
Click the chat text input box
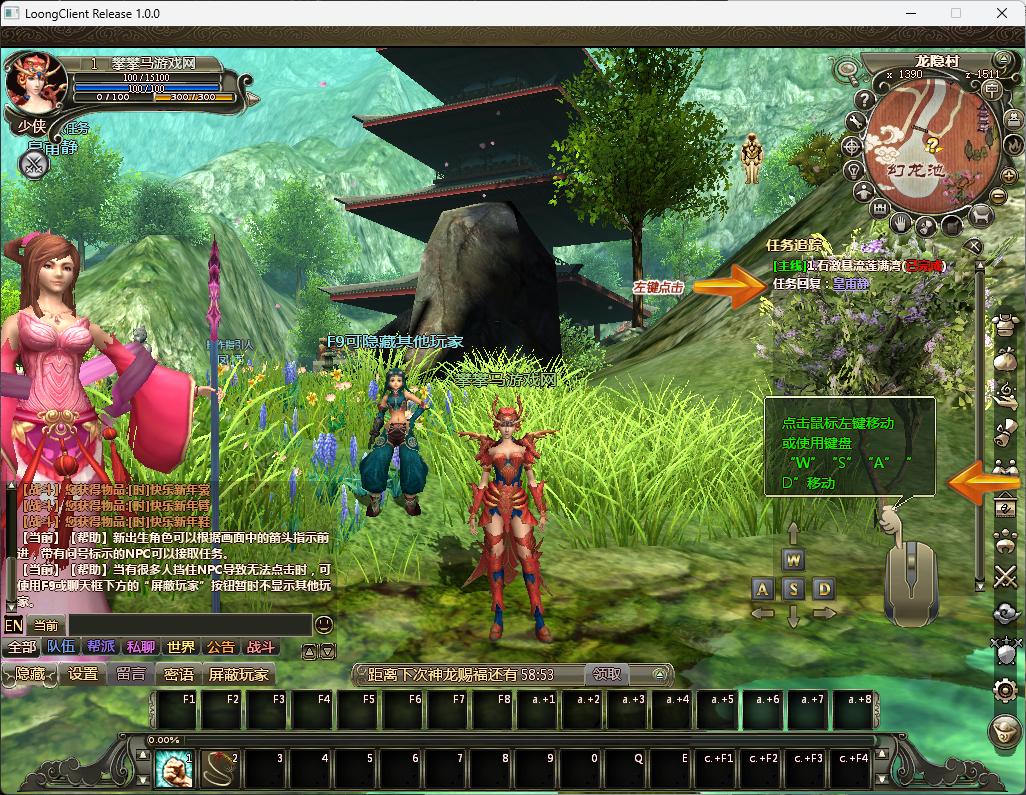coord(188,625)
